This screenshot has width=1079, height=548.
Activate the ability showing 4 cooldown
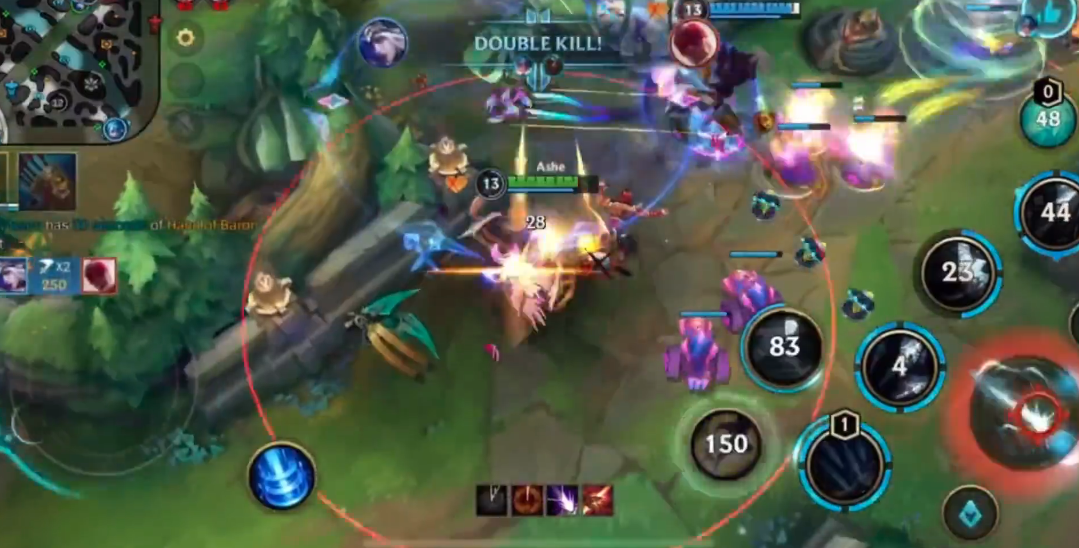pos(900,366)
